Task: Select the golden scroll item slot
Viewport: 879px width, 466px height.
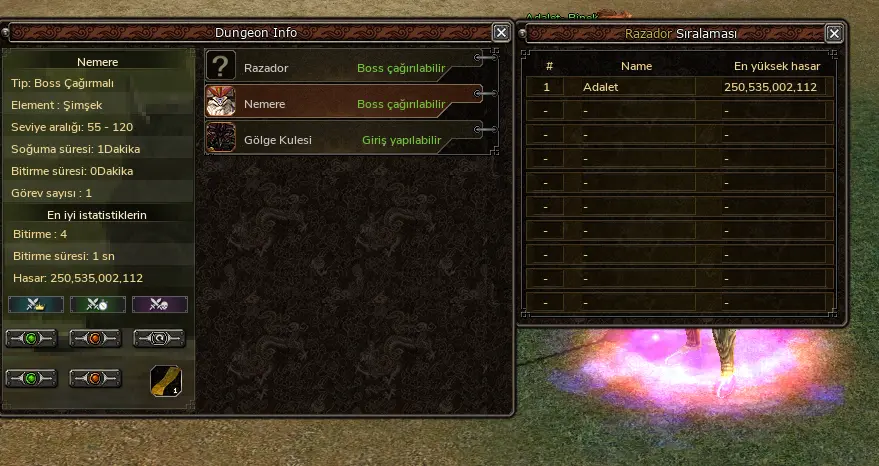Action: click(x=166, y=381)
